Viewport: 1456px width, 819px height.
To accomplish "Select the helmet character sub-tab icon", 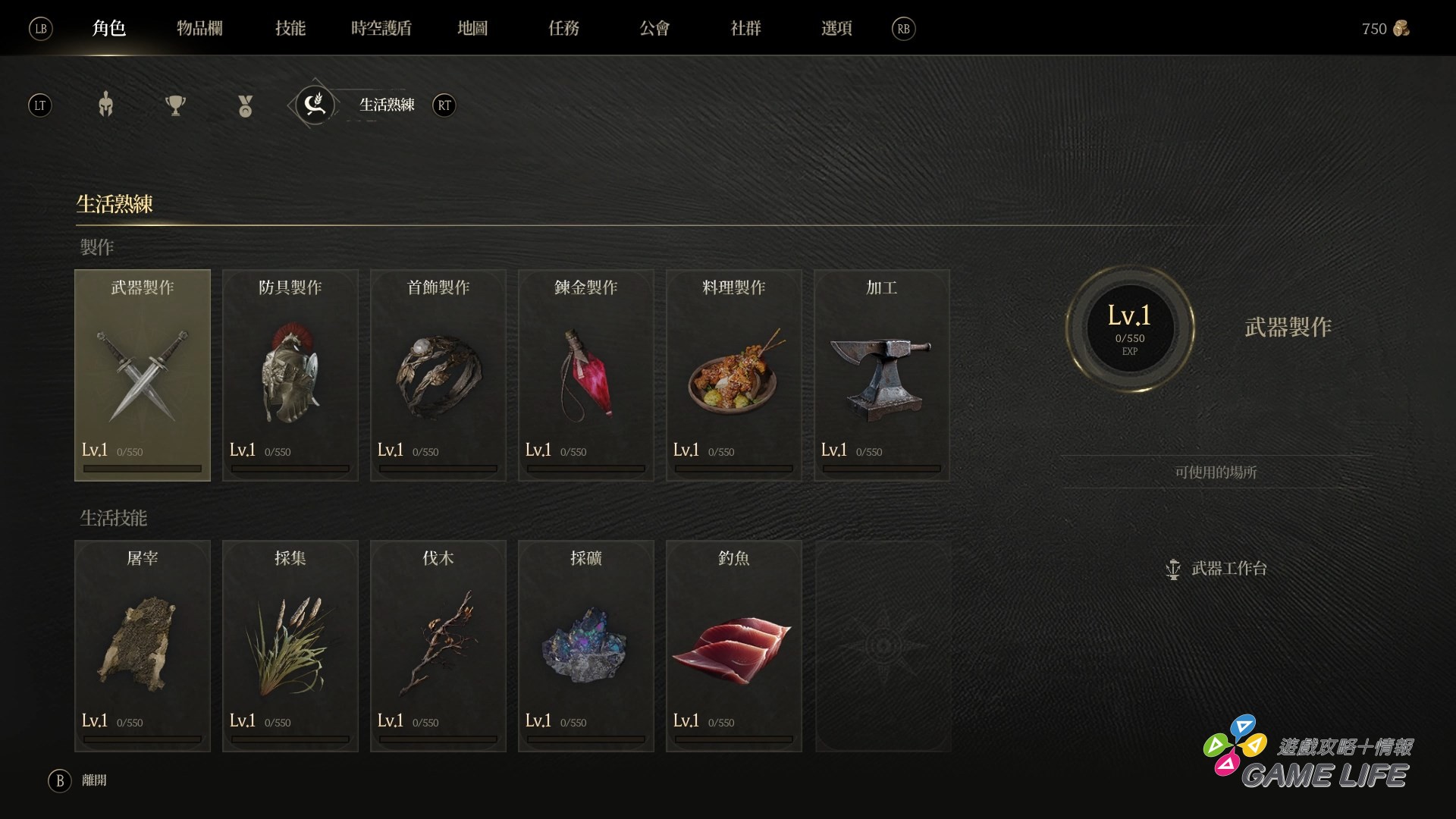I will (106, 105).
